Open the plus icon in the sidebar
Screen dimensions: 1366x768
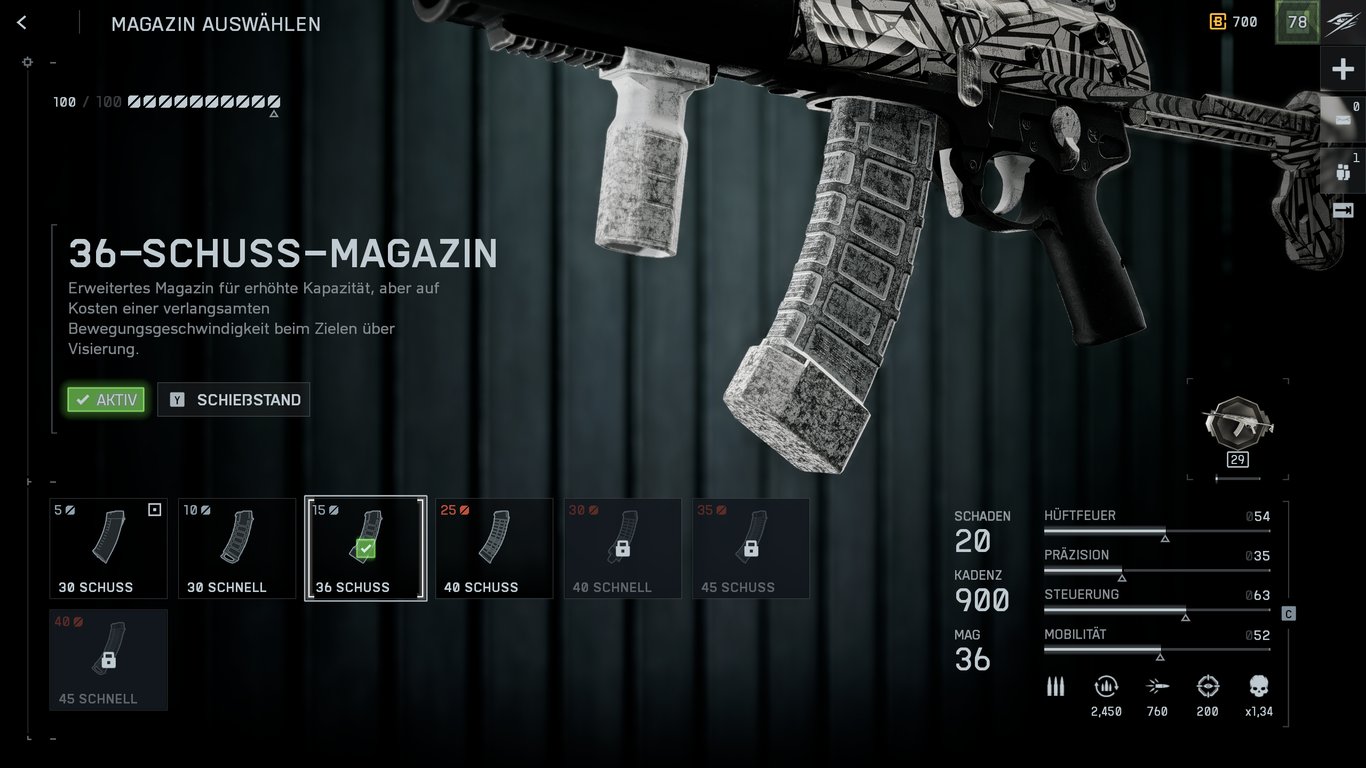pos(1342,70)
